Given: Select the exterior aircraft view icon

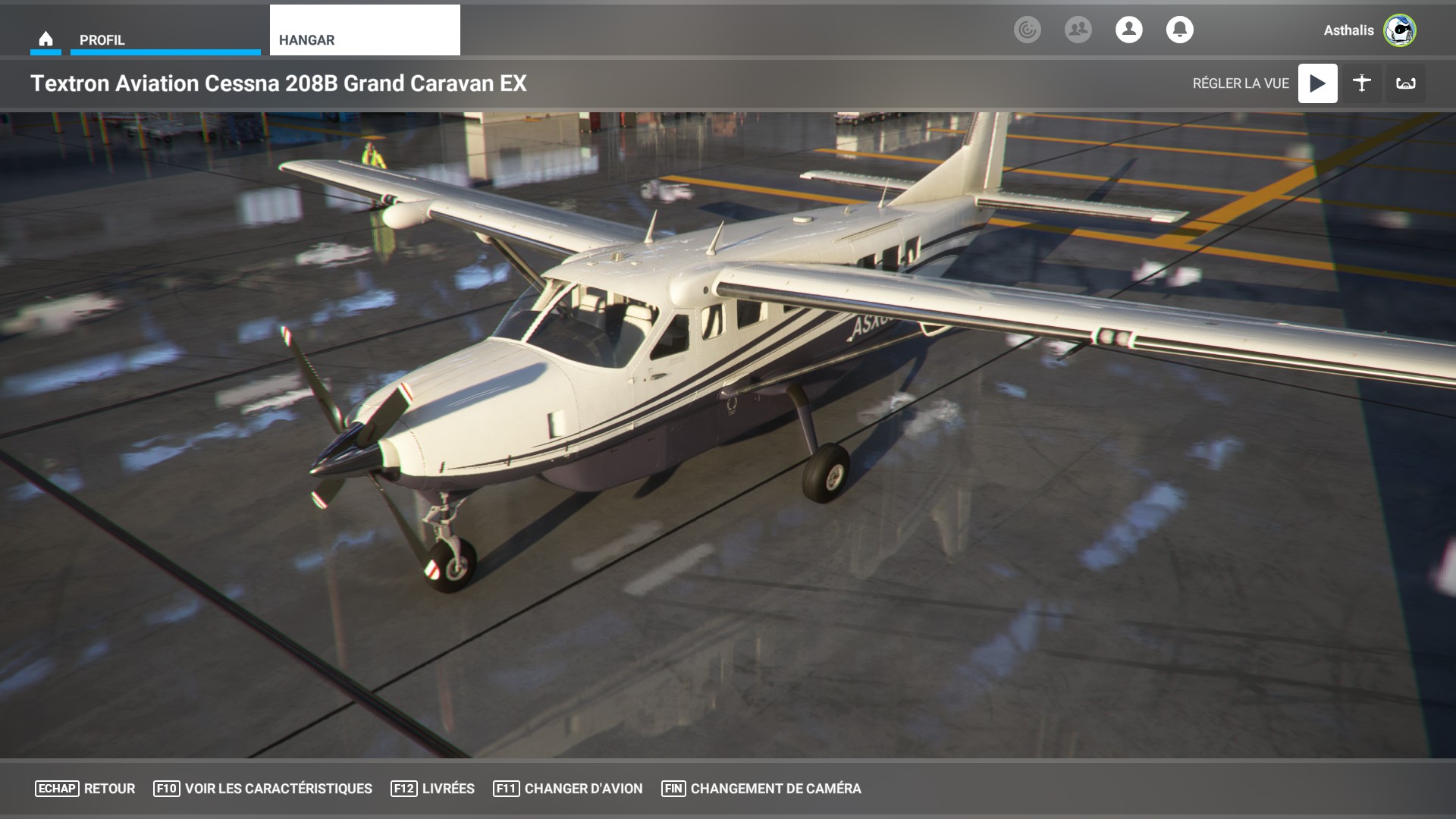Looking at the screenshot, I should click(1361, 83).
